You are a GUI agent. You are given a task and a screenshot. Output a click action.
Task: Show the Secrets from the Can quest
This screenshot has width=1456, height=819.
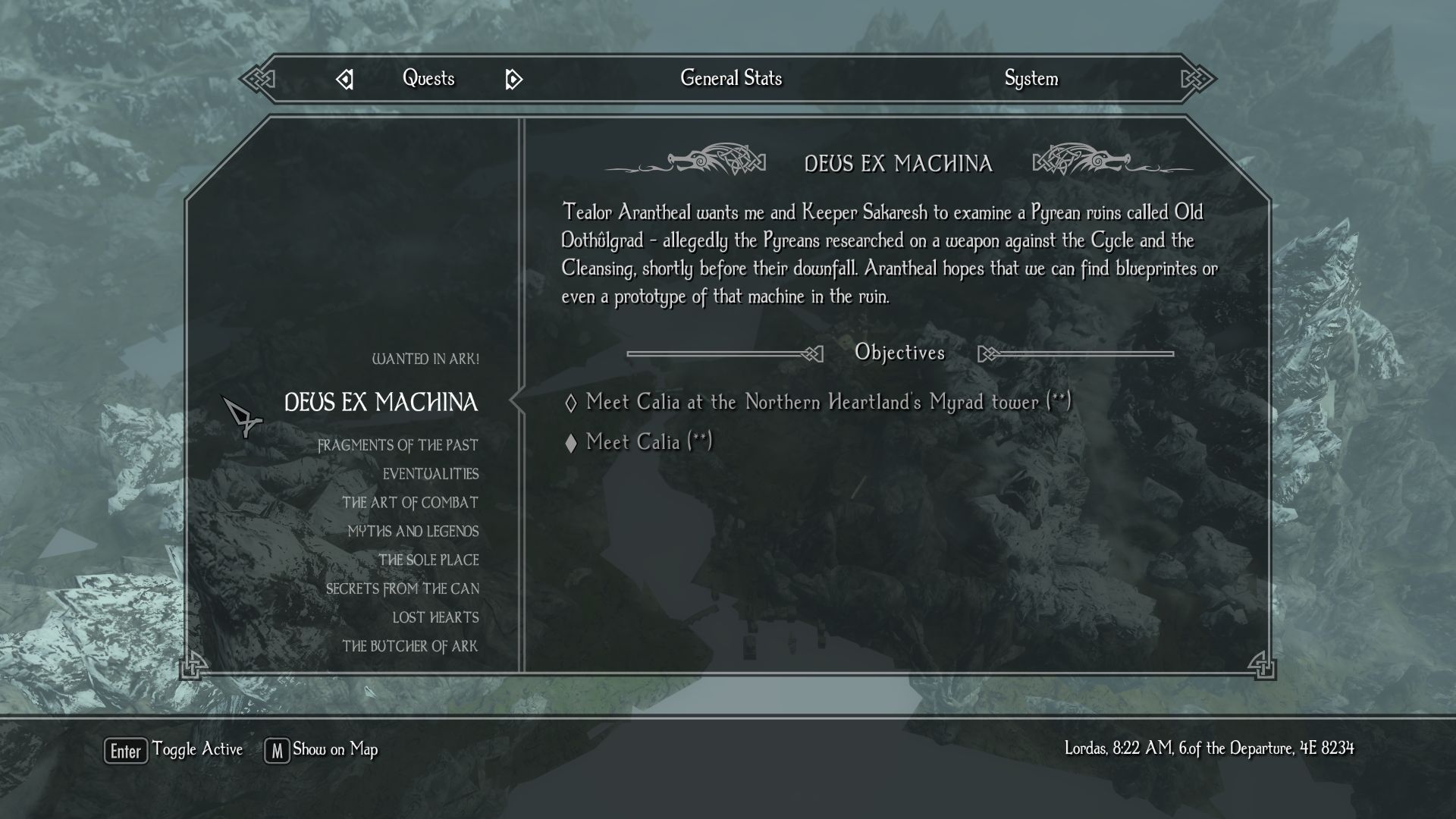point(402,589)
